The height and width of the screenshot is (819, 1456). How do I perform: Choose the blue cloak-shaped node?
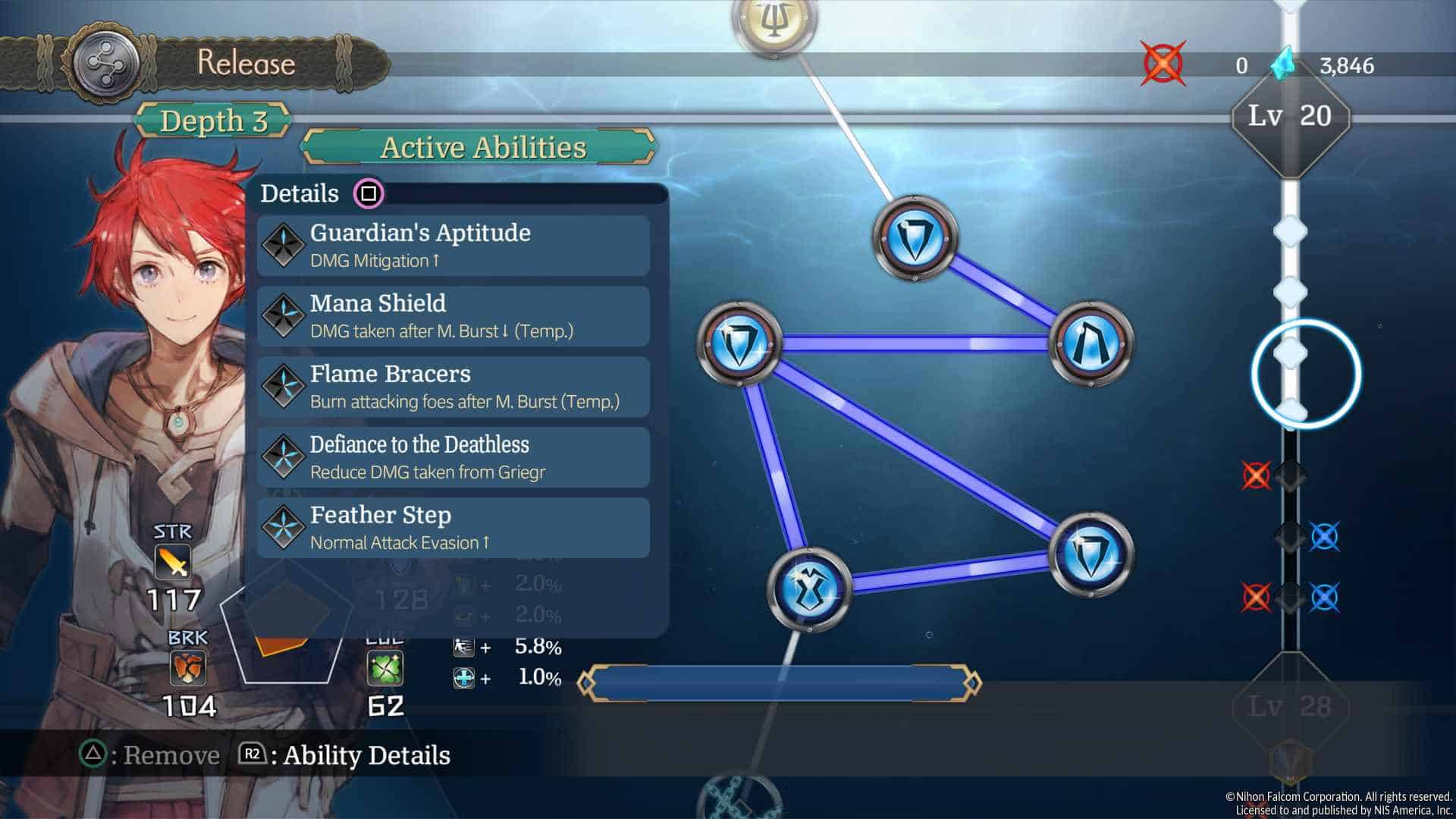1091,343
